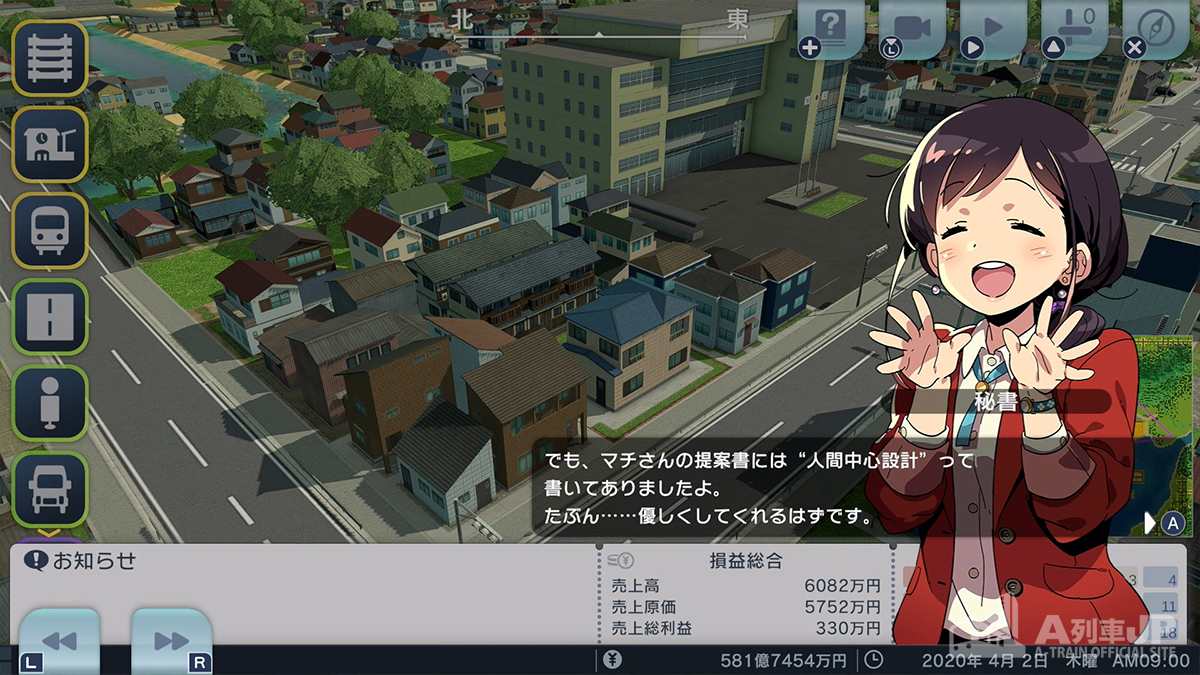
Task: Open the お知らせ notice panel
Action: click(x=82, y=560)
